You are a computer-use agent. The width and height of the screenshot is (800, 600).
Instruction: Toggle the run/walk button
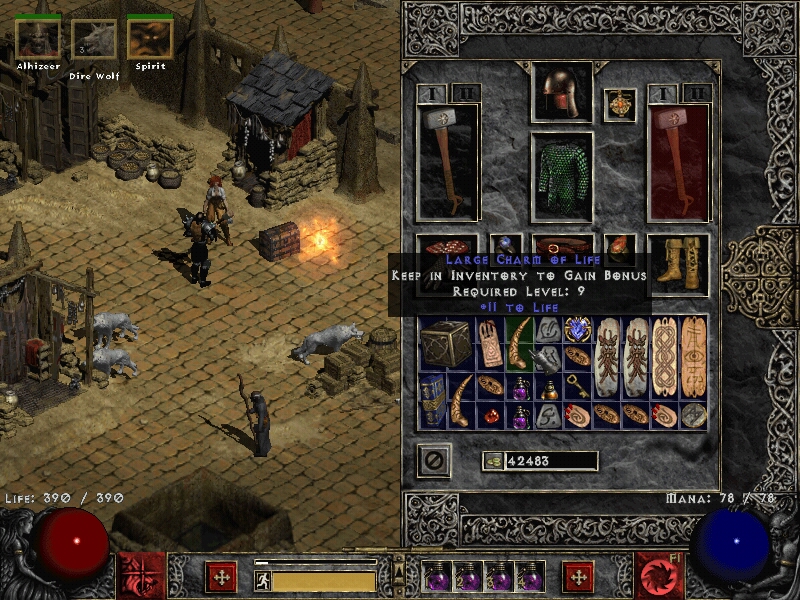point(263,579)
